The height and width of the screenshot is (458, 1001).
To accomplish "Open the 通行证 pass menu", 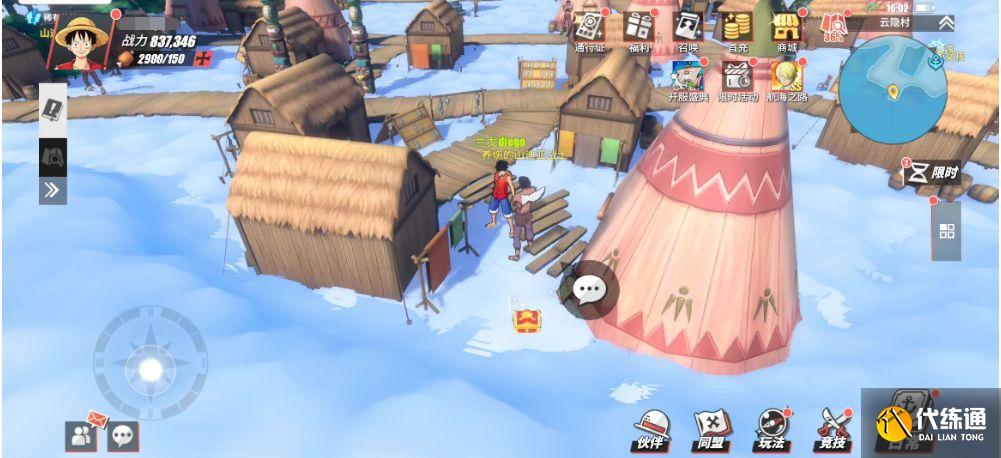I will pos(590,28).
